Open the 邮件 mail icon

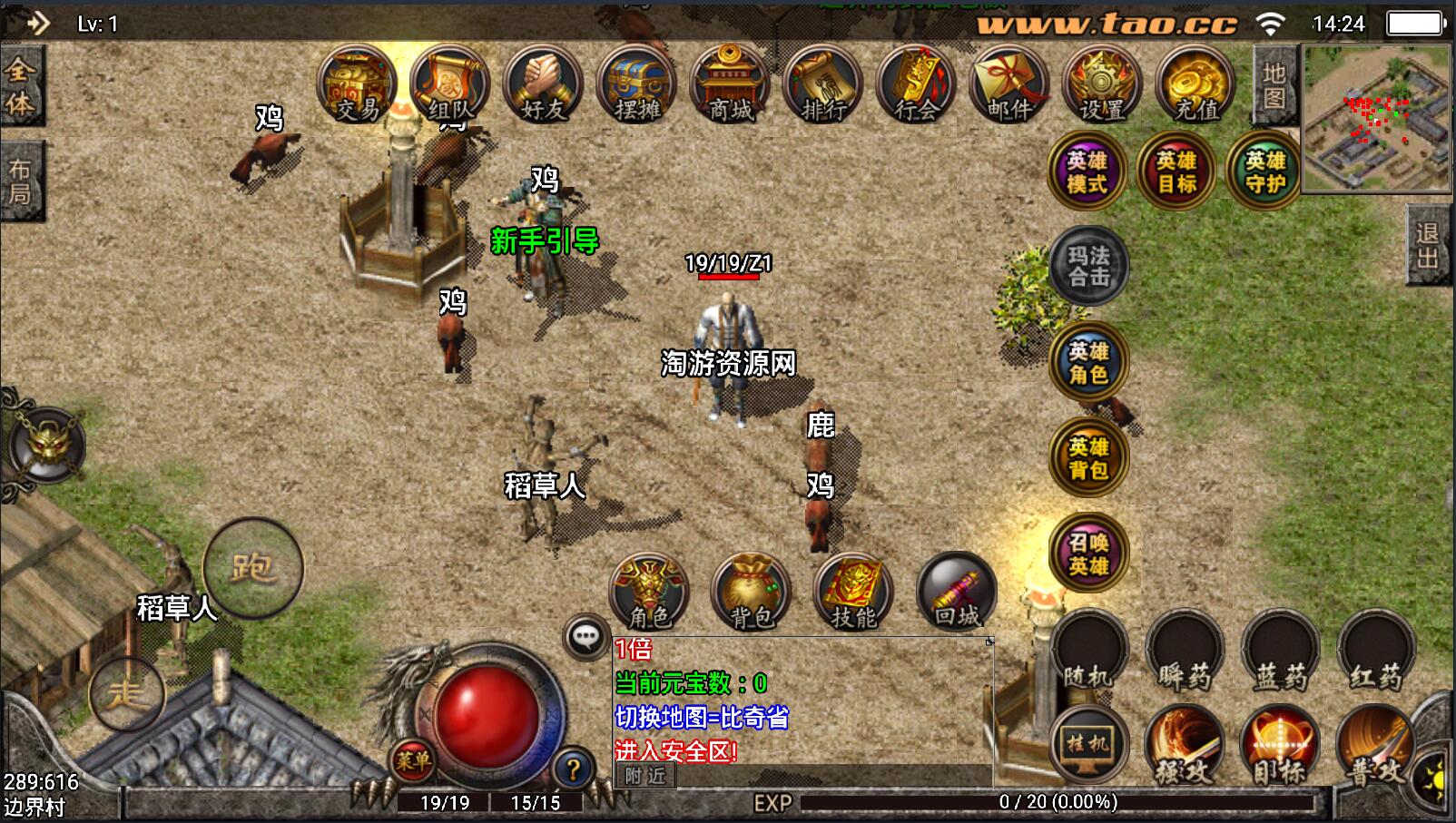pos(1008,84)
